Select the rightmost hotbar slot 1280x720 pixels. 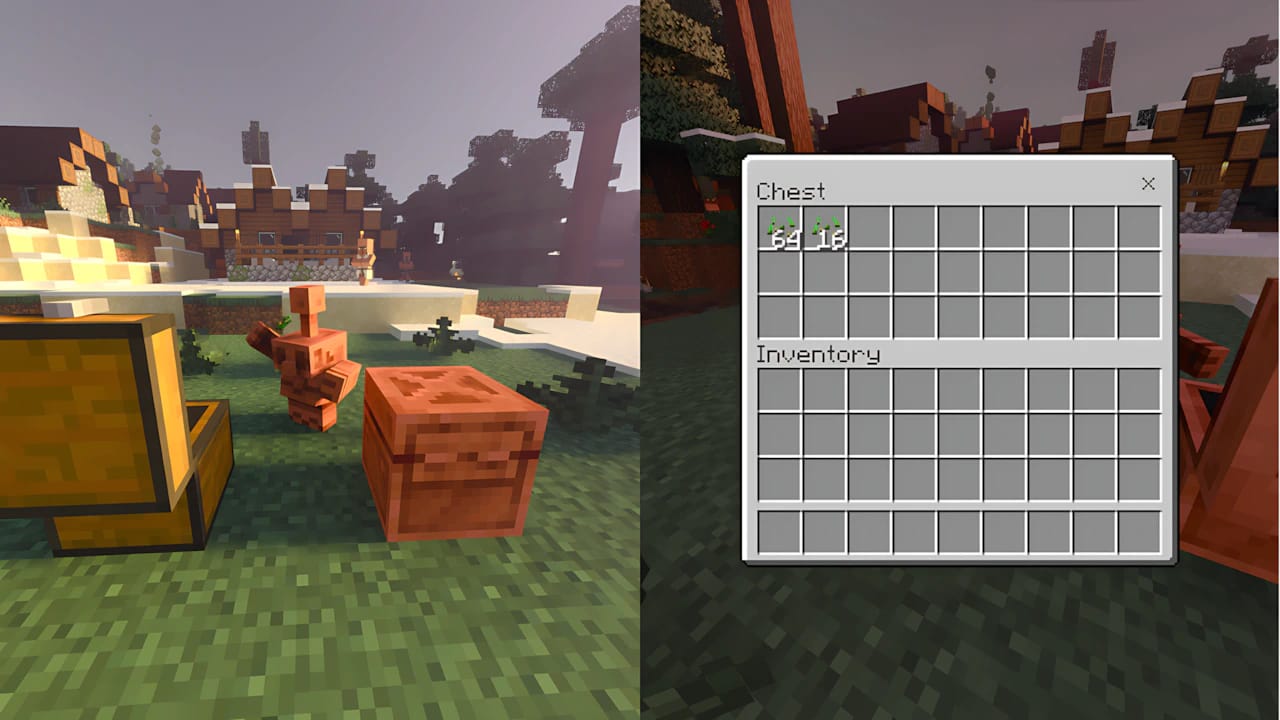point(1138,533)
